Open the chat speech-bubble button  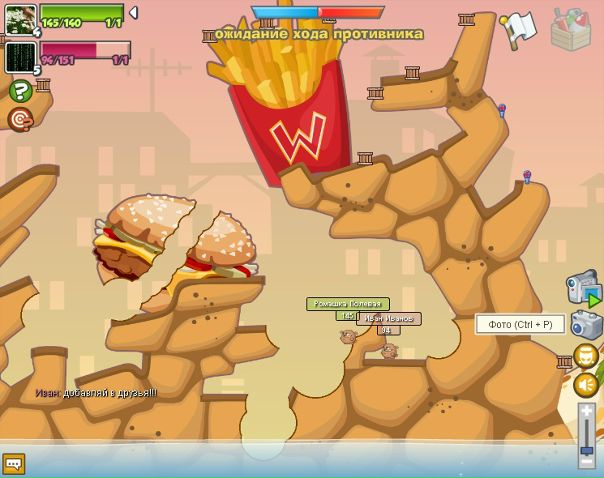(x=13, y=464)
